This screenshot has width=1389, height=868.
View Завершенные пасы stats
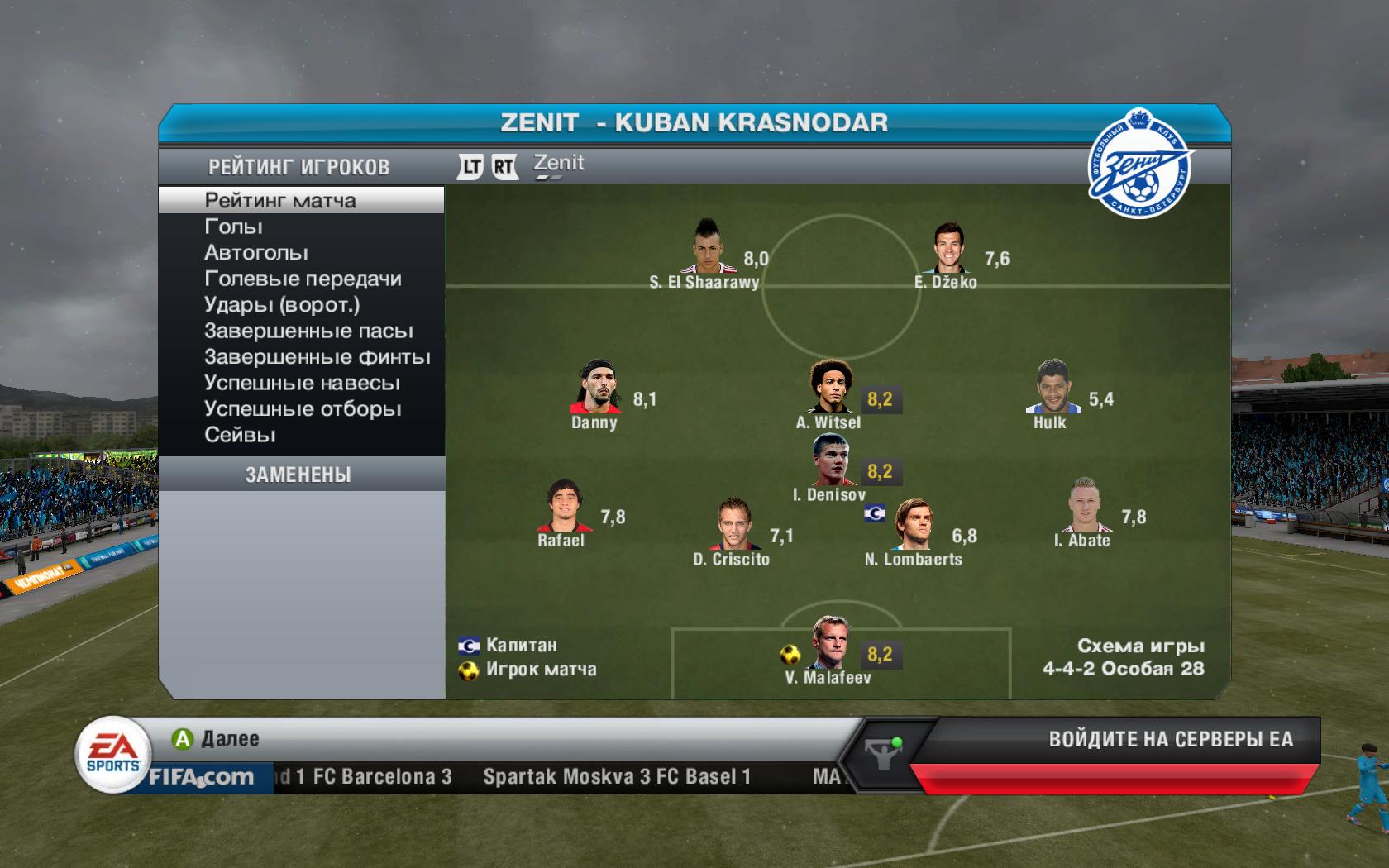(308, 331)
